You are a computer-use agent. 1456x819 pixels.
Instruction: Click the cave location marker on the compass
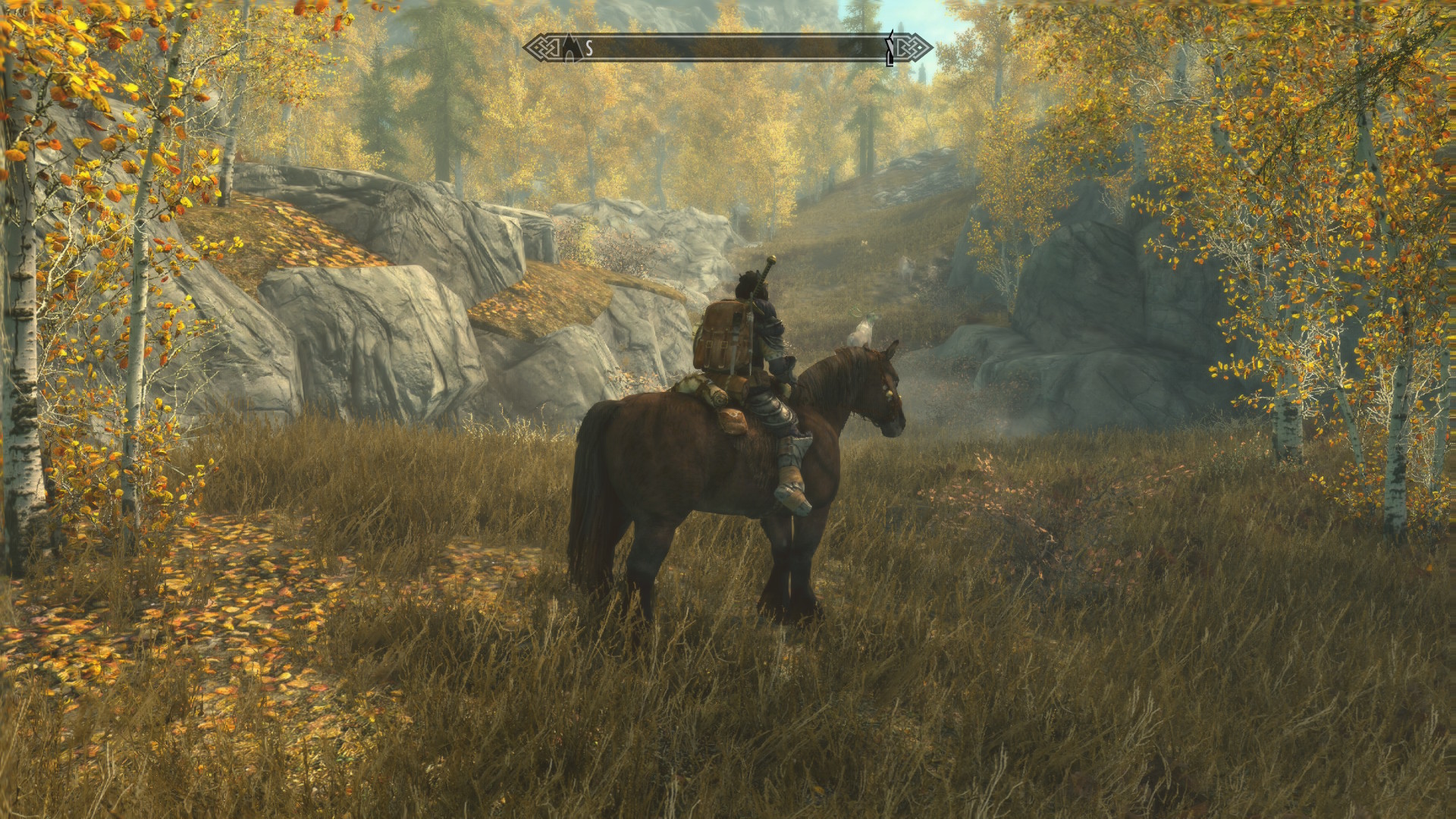pos(570,48)
